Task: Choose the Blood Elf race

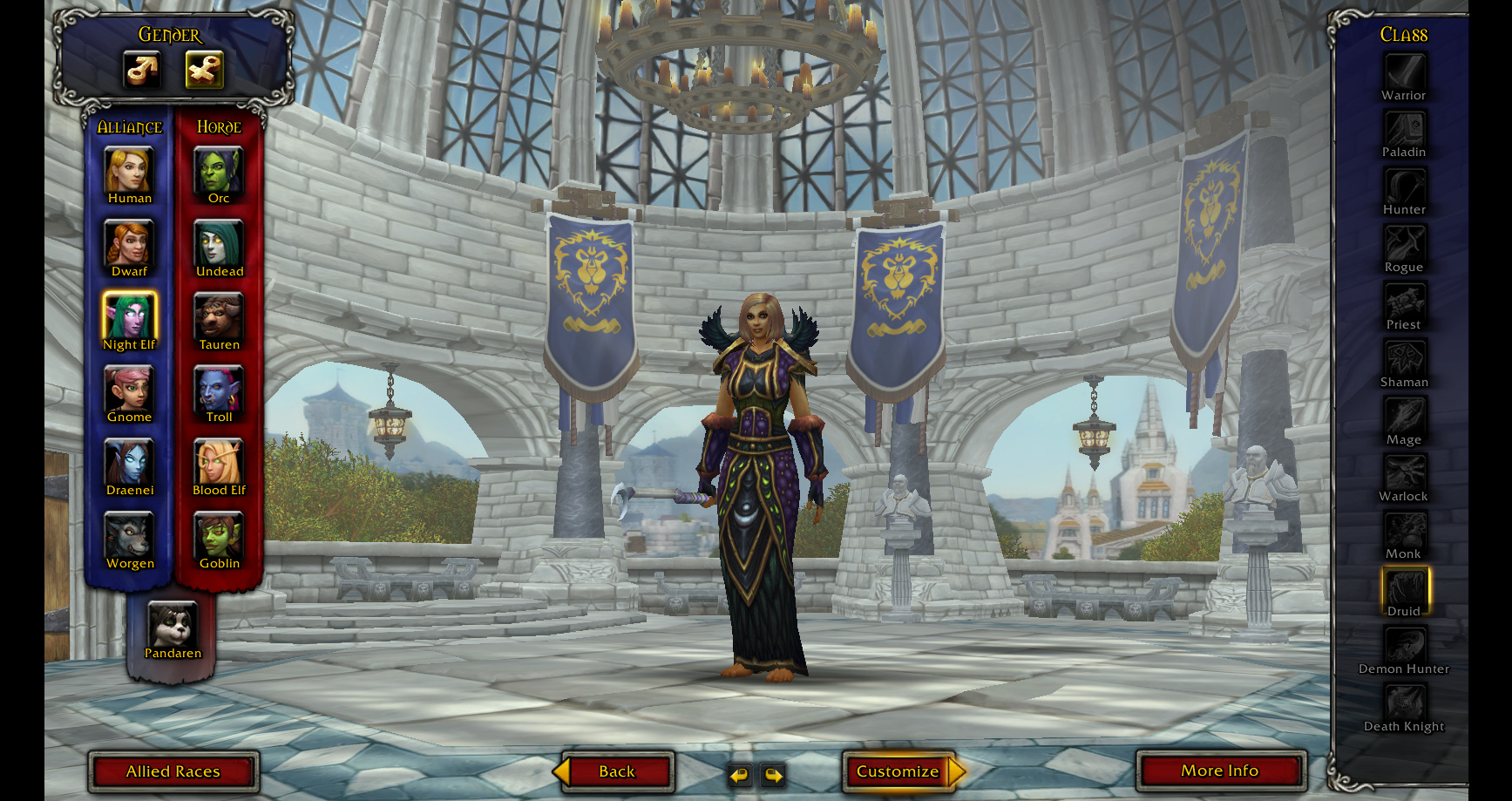Action: [x=219, y=461]
